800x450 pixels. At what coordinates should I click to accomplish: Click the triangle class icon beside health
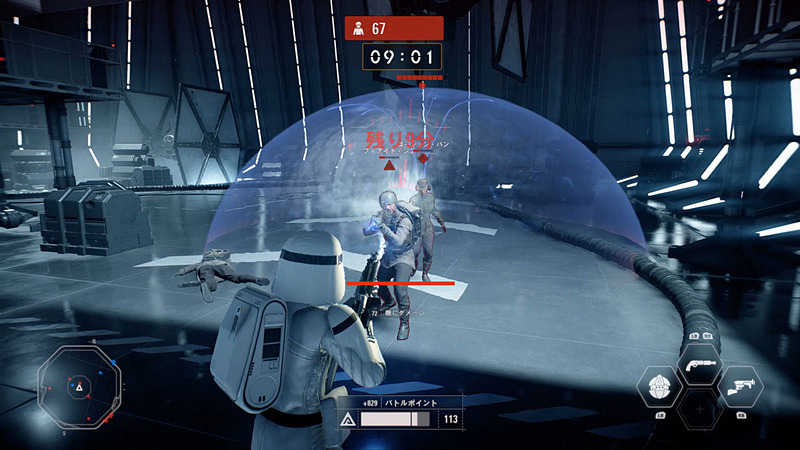(349, 420)
